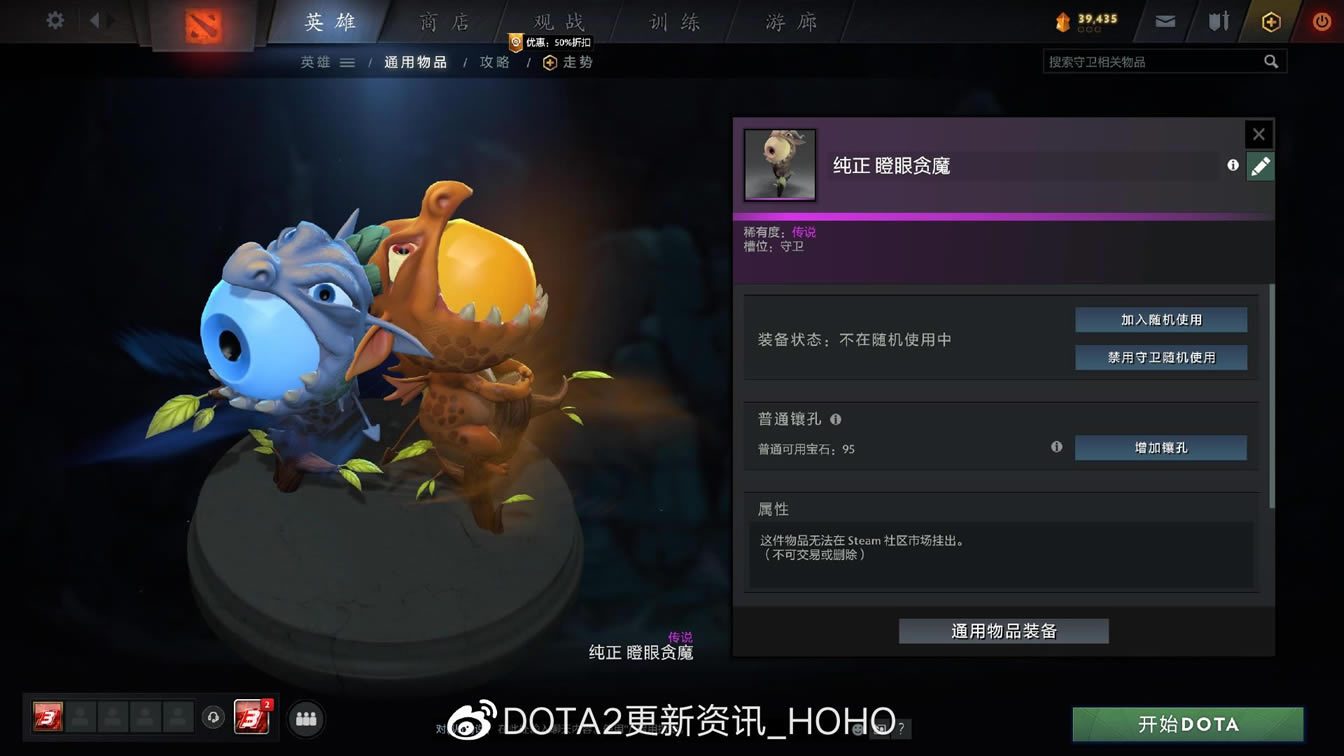Switch to the 商店 tab
This screenshot has height=756, width=1344.
(x=443, y=21)
